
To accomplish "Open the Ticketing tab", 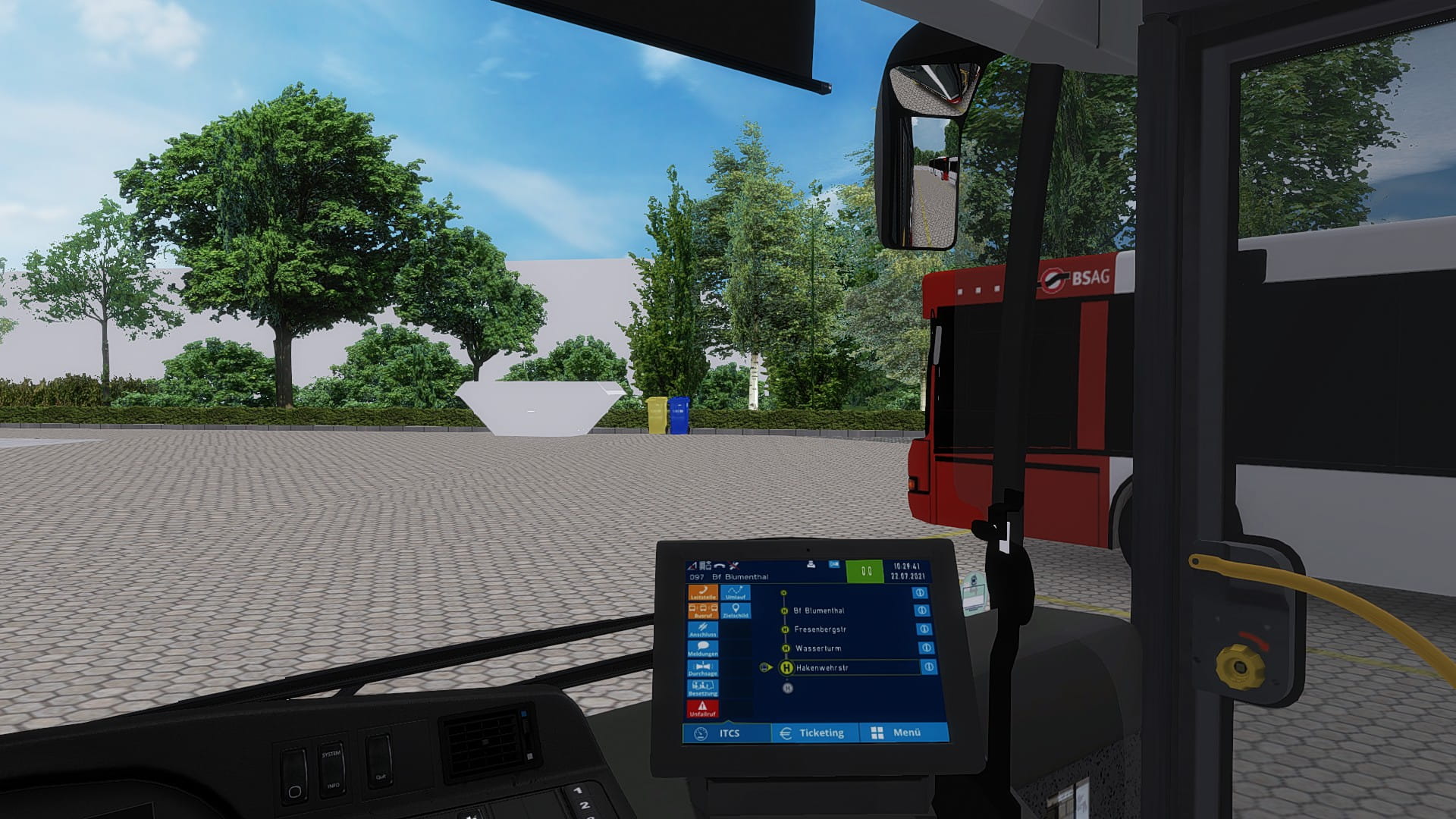I will point(814,733).
